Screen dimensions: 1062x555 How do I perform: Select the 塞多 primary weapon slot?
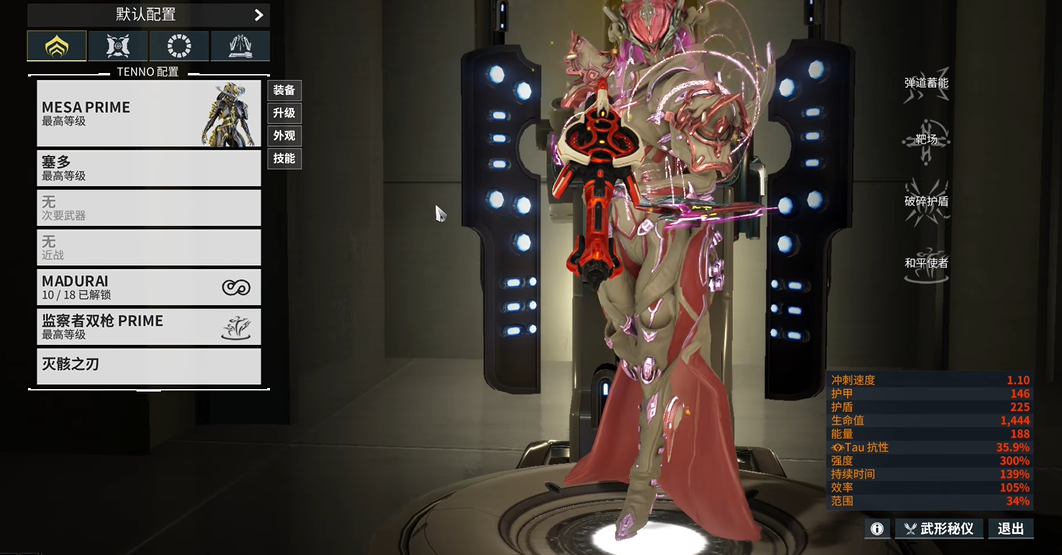(x=148, y=167)
